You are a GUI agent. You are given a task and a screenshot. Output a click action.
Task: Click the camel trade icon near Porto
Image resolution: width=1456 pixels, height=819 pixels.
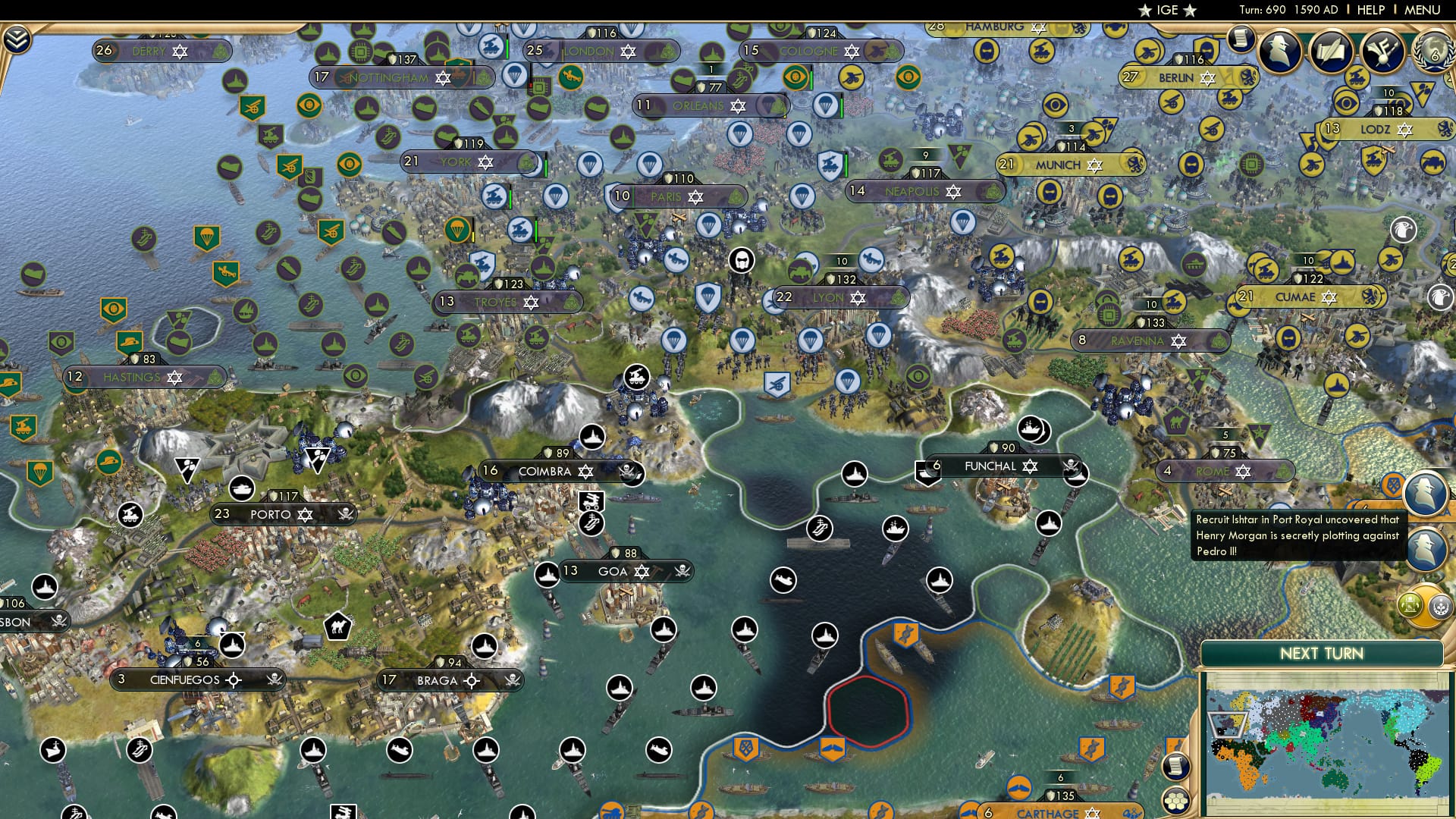coord(340,628)
